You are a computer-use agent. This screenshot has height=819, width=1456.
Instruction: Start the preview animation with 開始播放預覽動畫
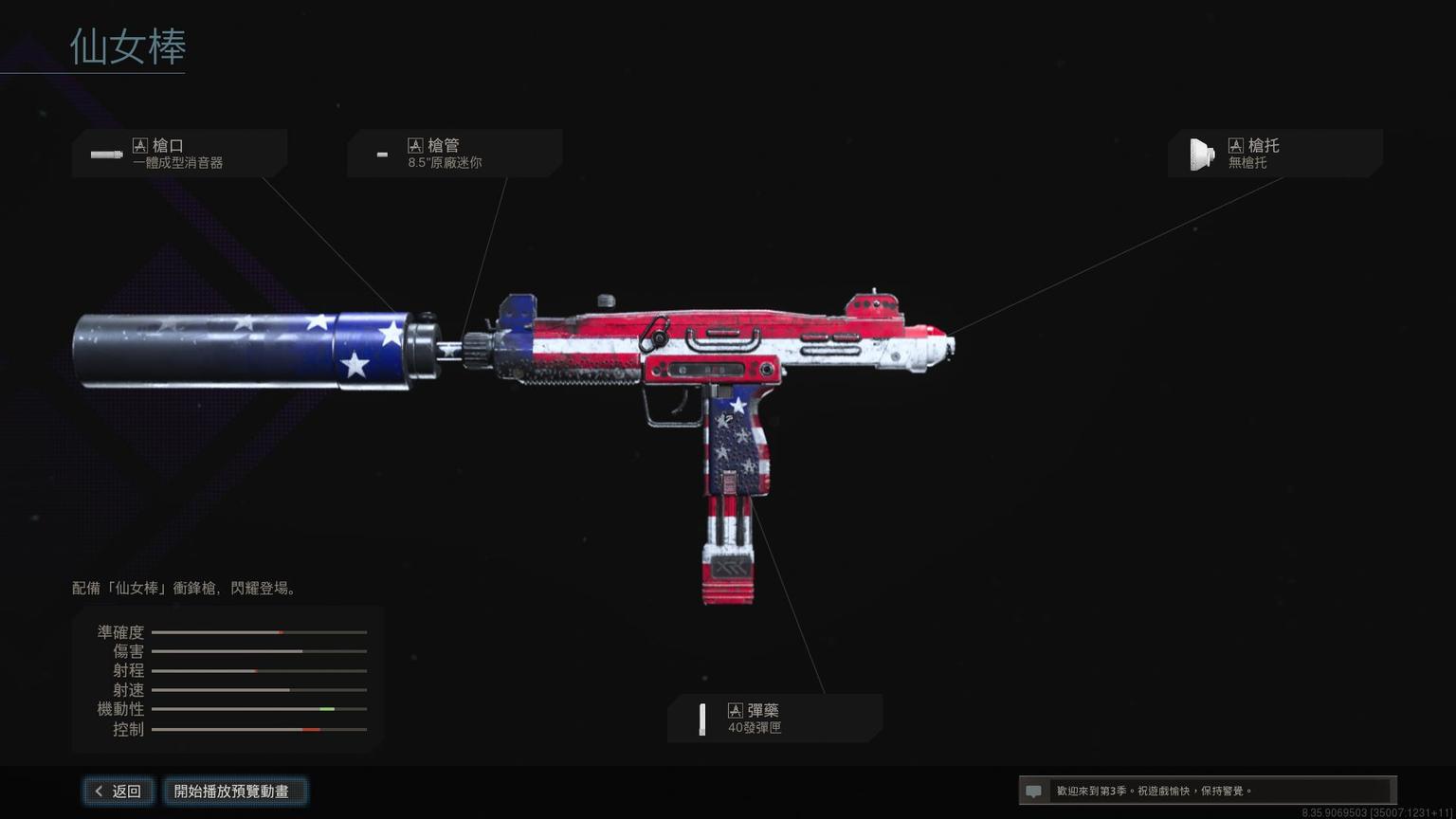(x=231, y=792)
